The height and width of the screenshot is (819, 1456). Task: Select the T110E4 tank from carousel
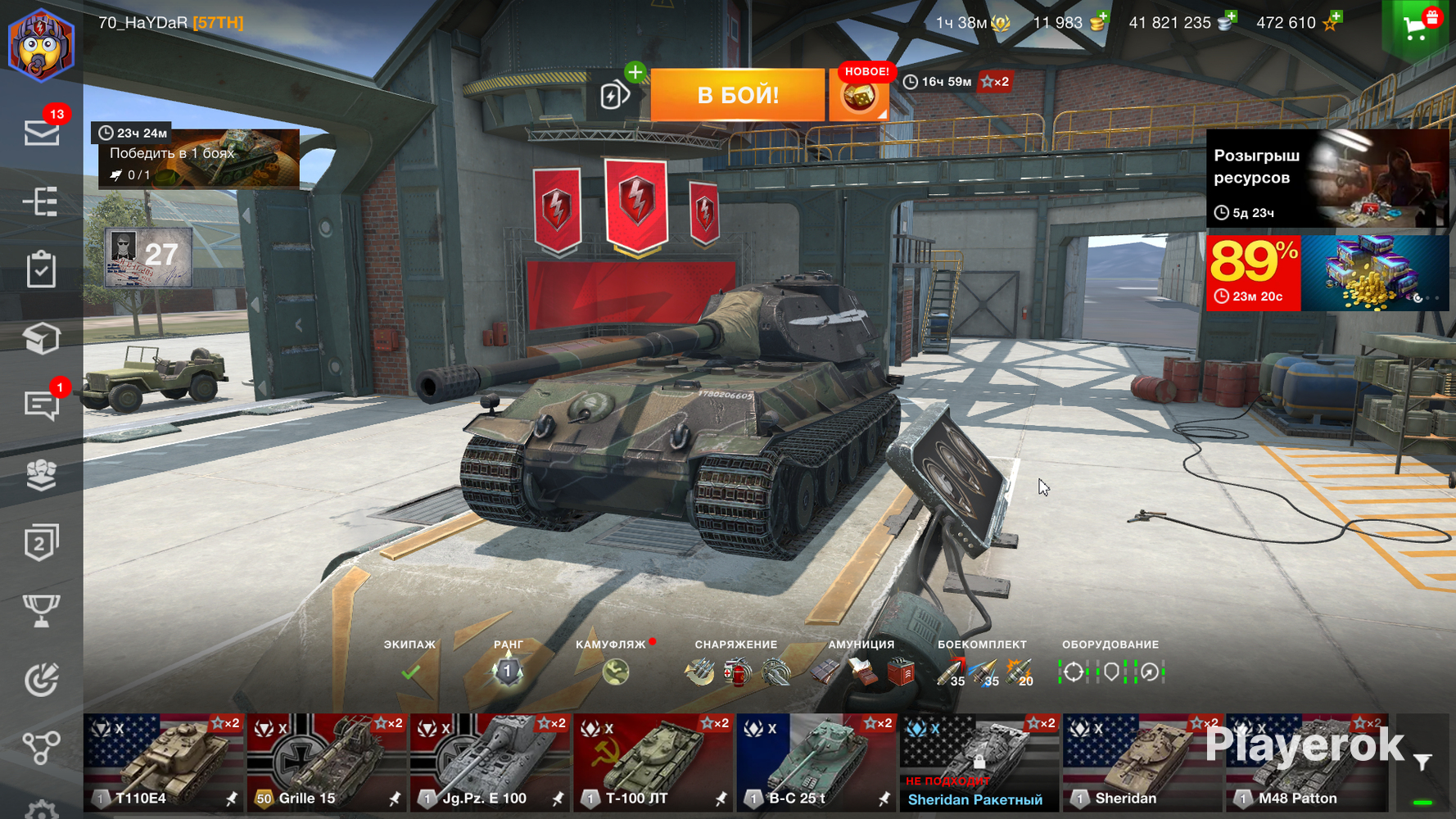(164, 762)
